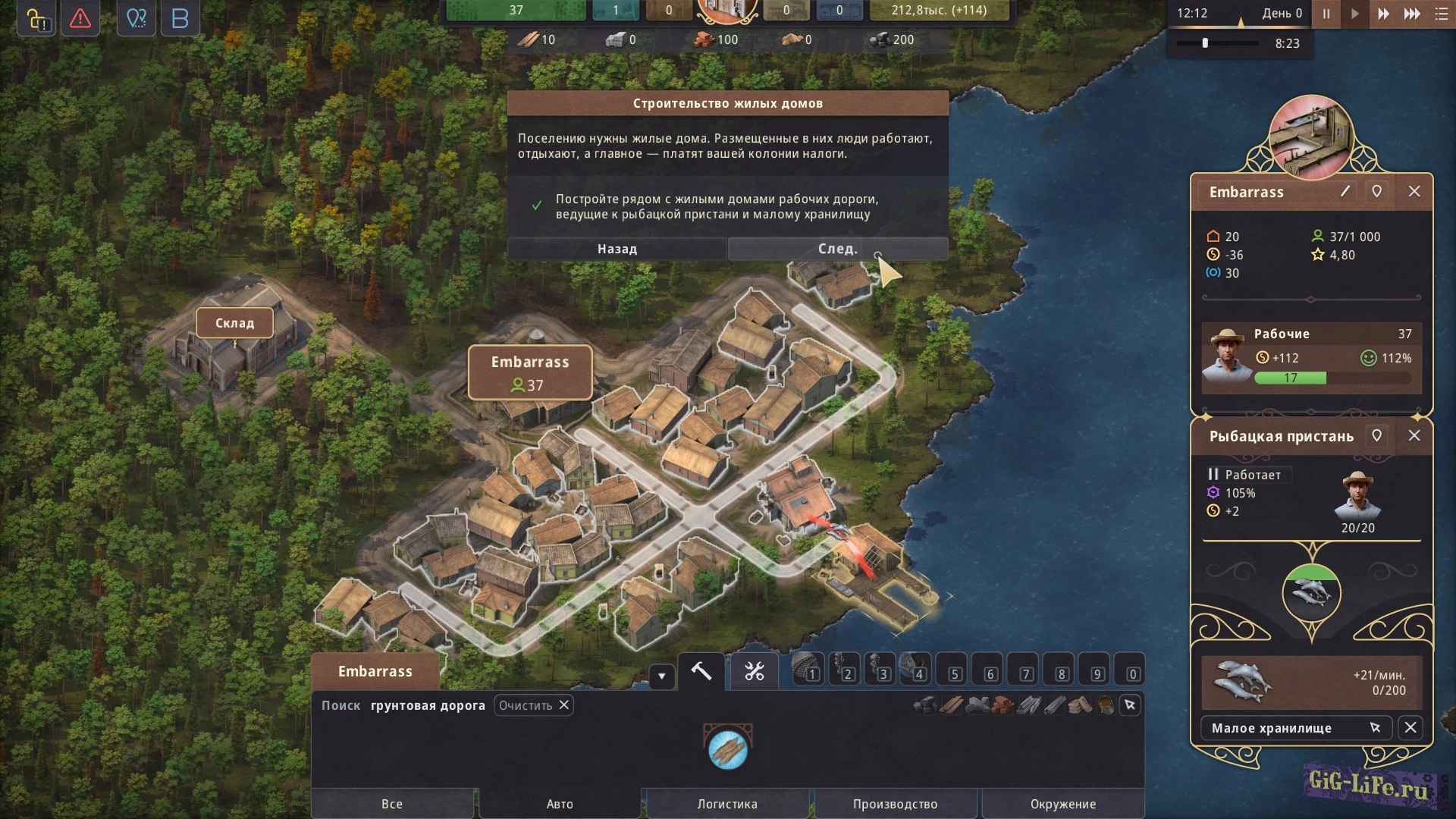Set double fast-forward speed

coord(1383,14)
